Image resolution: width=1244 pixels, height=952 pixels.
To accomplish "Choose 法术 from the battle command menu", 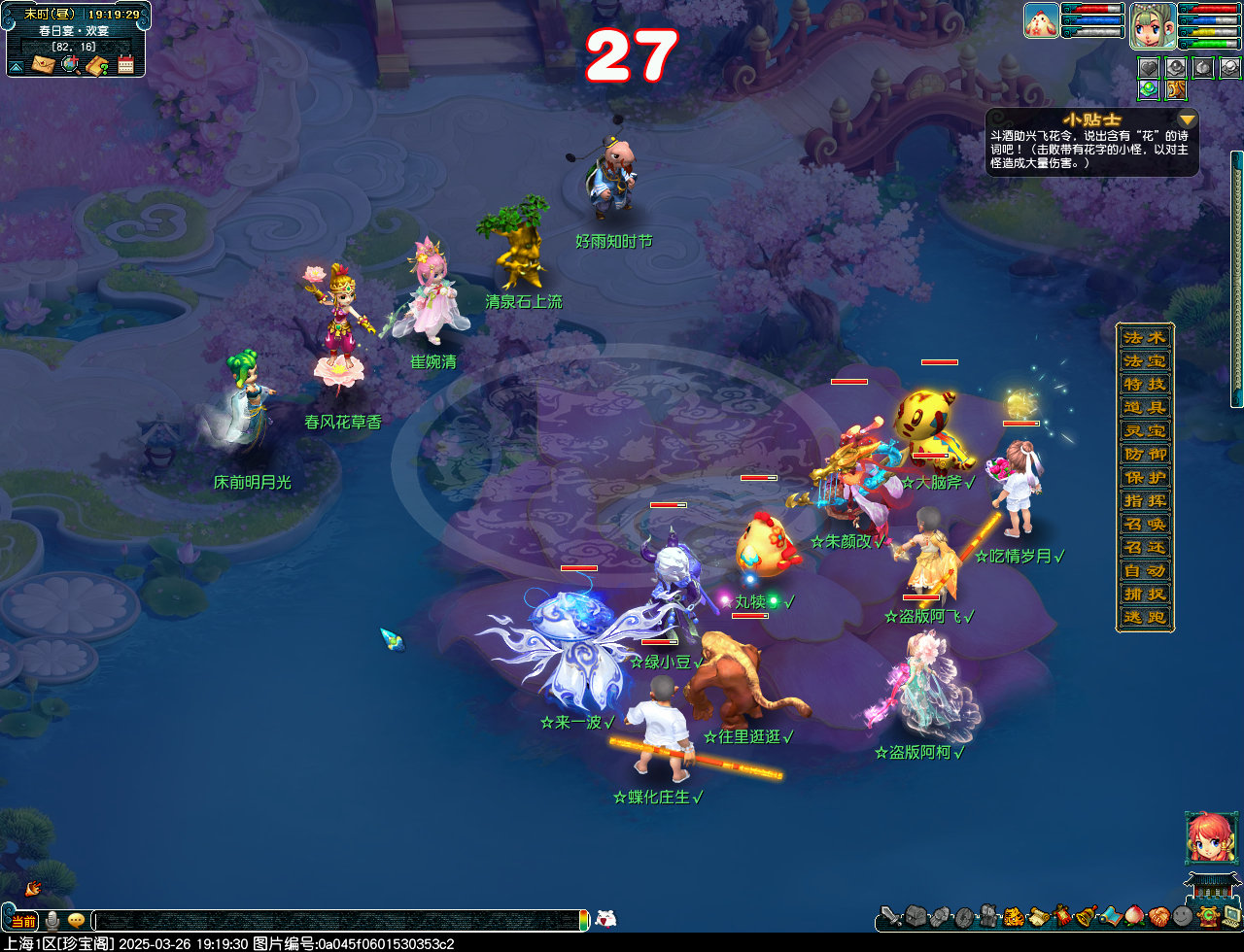I will point(1144,338).
